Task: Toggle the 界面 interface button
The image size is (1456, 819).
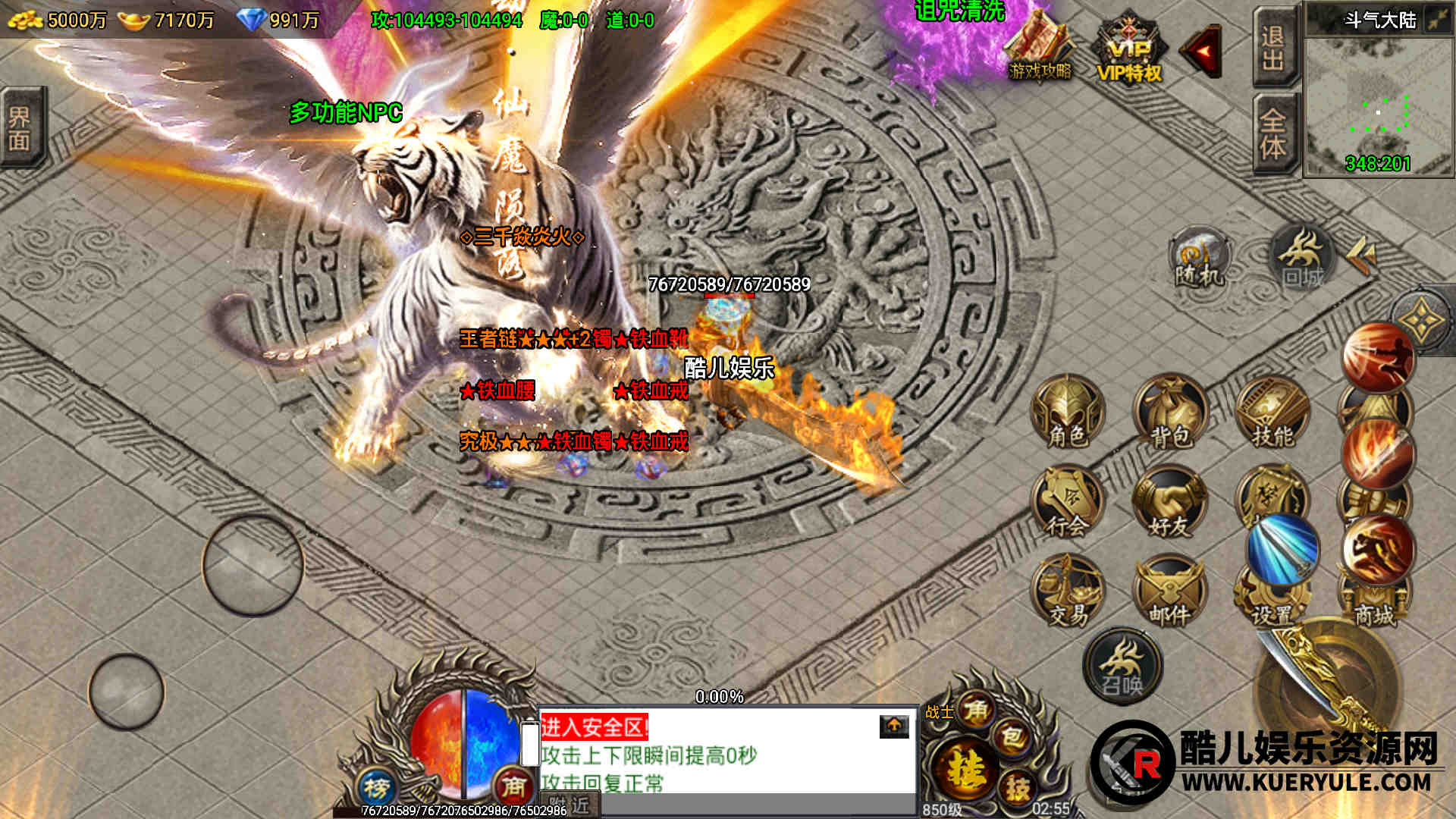Action: tap(21, 127)
